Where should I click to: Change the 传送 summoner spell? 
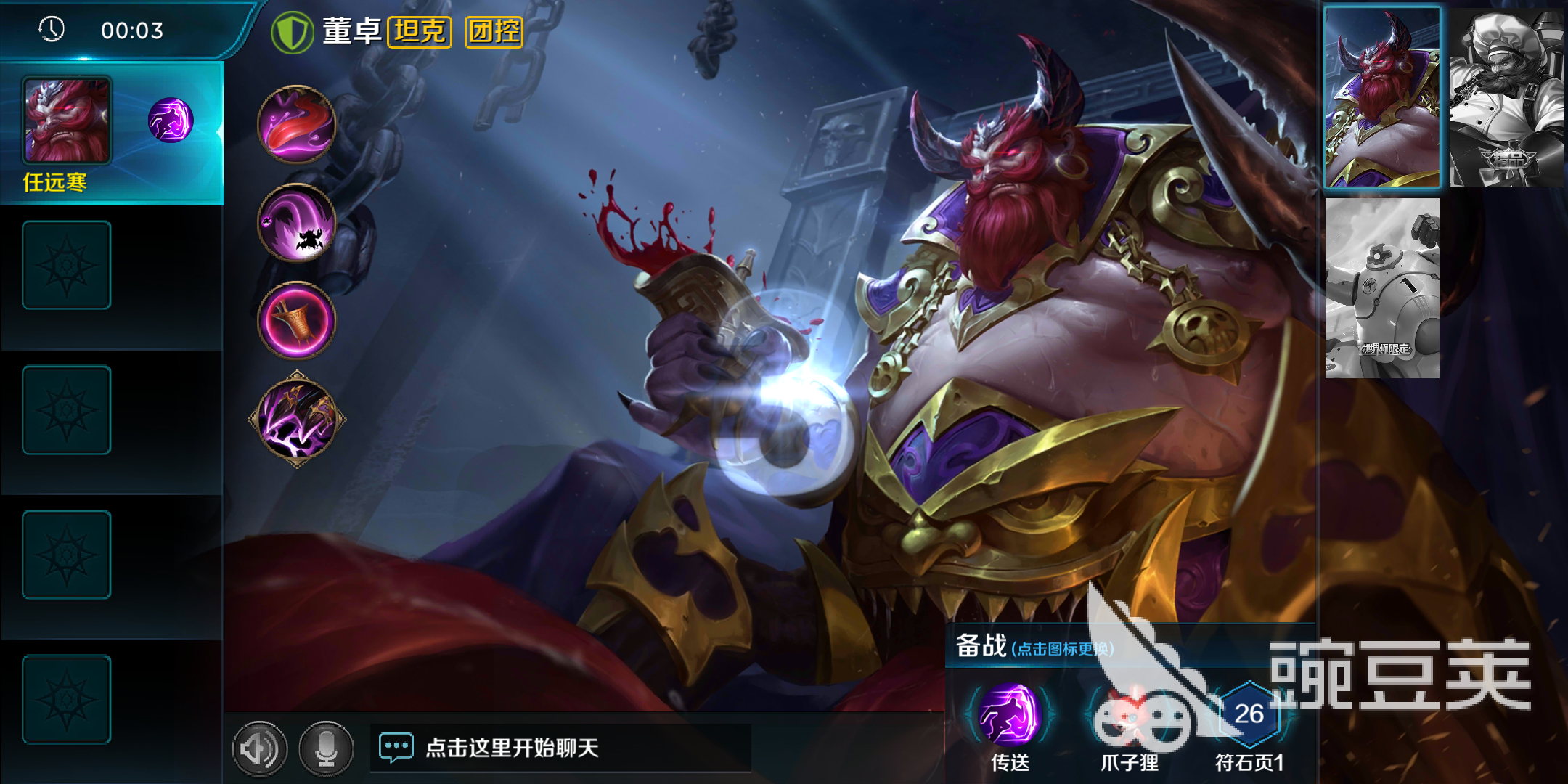coord(1009,716)
